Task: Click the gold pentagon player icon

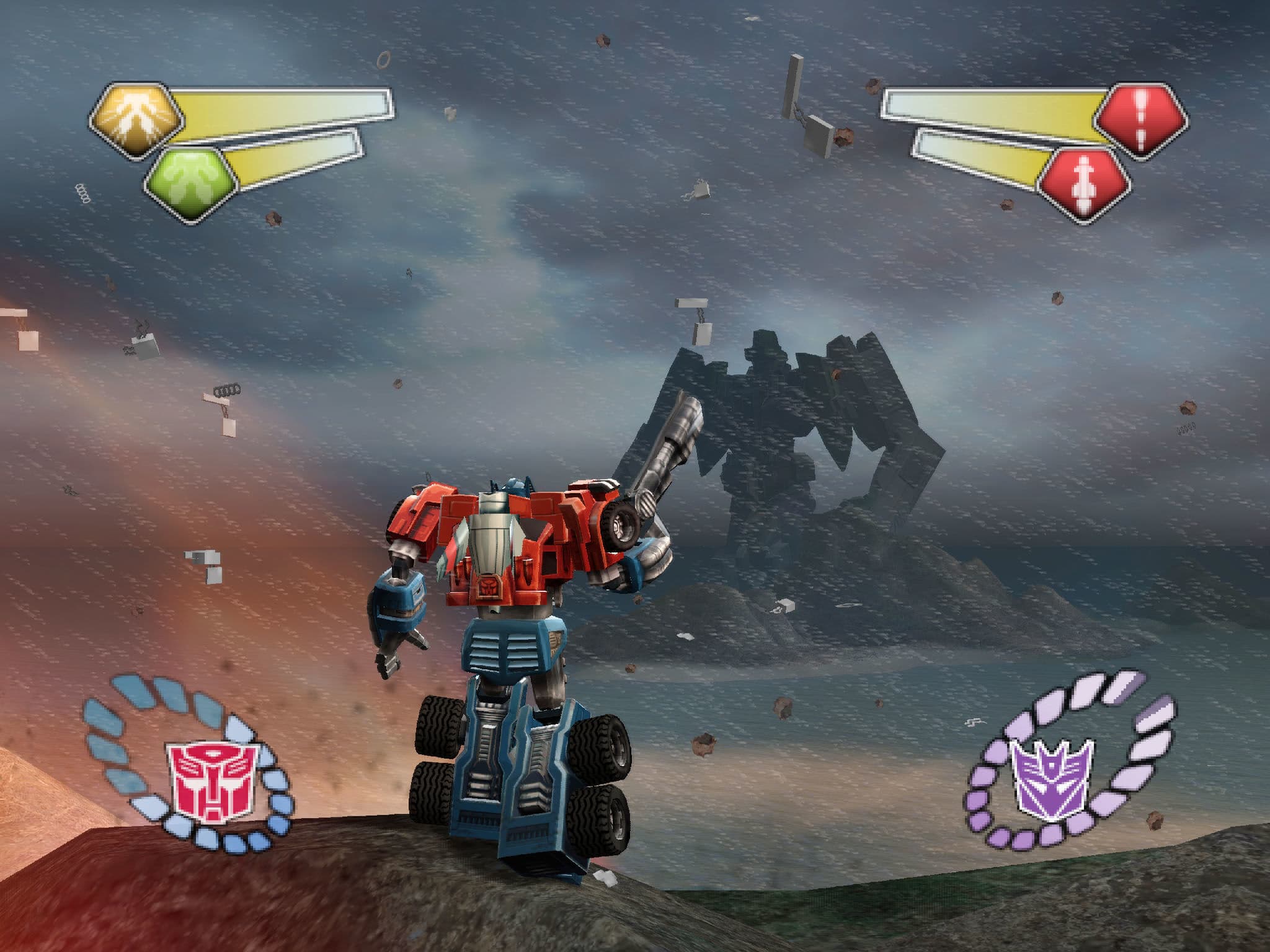Action: [x=136, y=120]
